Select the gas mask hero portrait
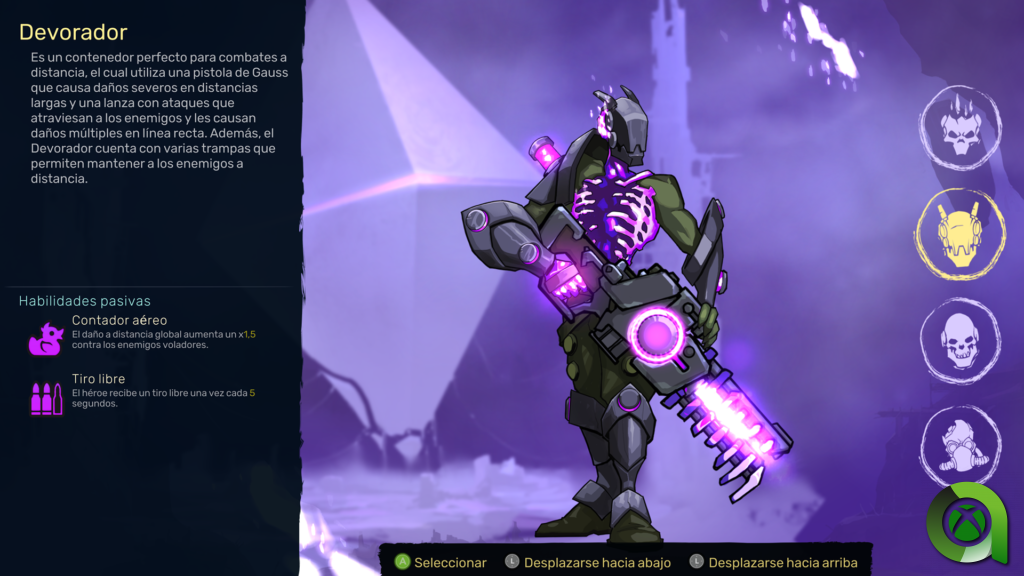 coord(960,444)
